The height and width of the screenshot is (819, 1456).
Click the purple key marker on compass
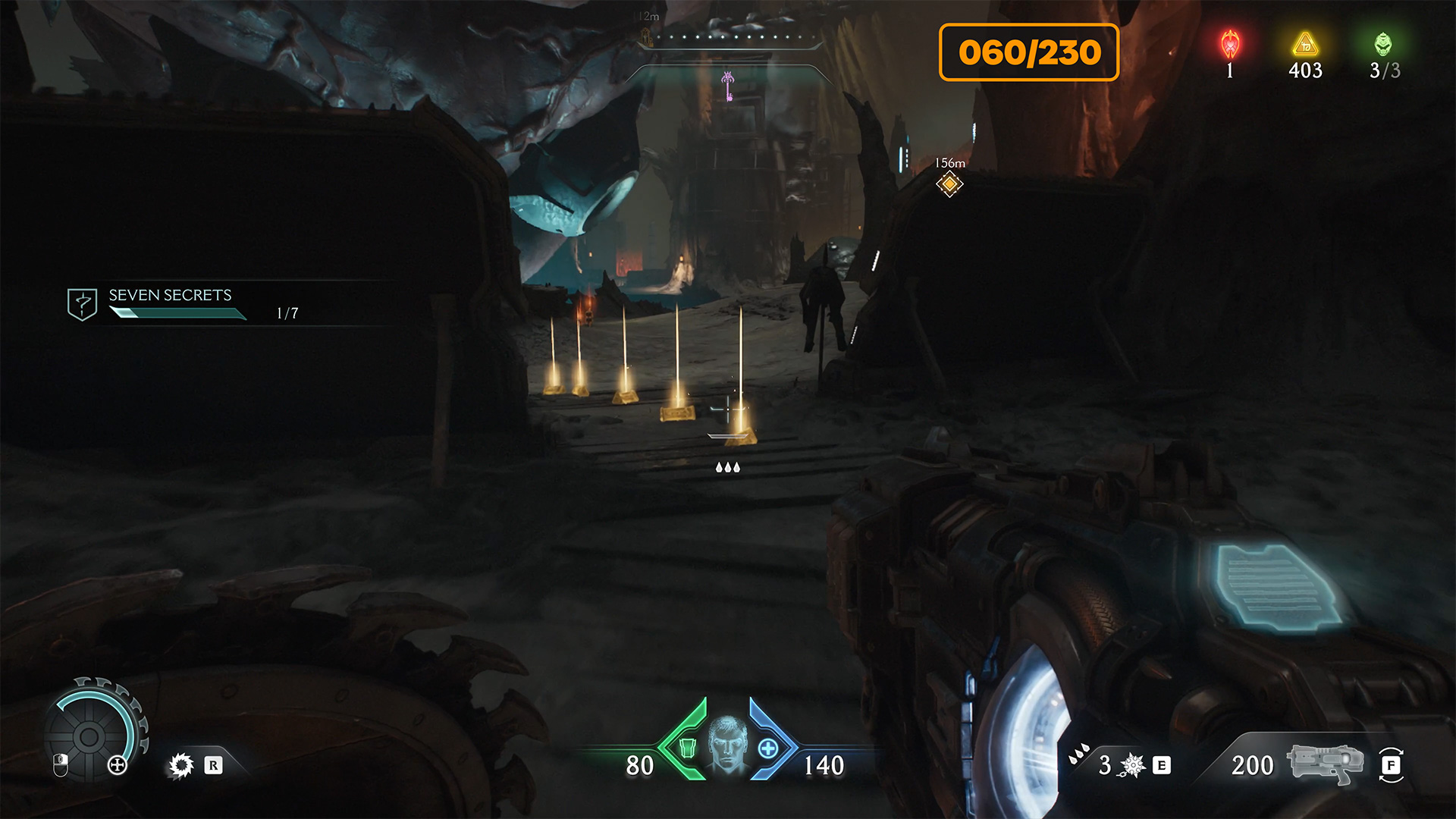[727, 85]
